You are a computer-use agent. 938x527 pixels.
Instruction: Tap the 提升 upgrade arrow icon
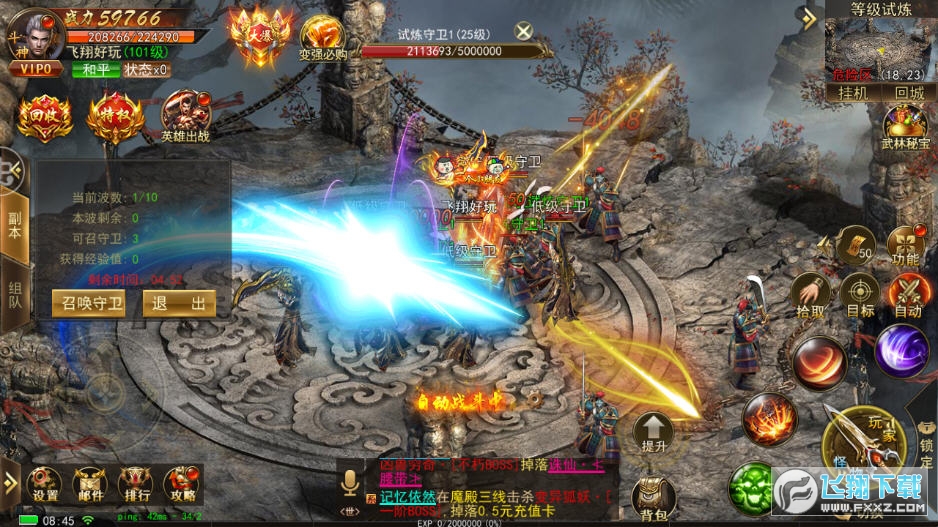pyautogui.click(x=655, y=434)
